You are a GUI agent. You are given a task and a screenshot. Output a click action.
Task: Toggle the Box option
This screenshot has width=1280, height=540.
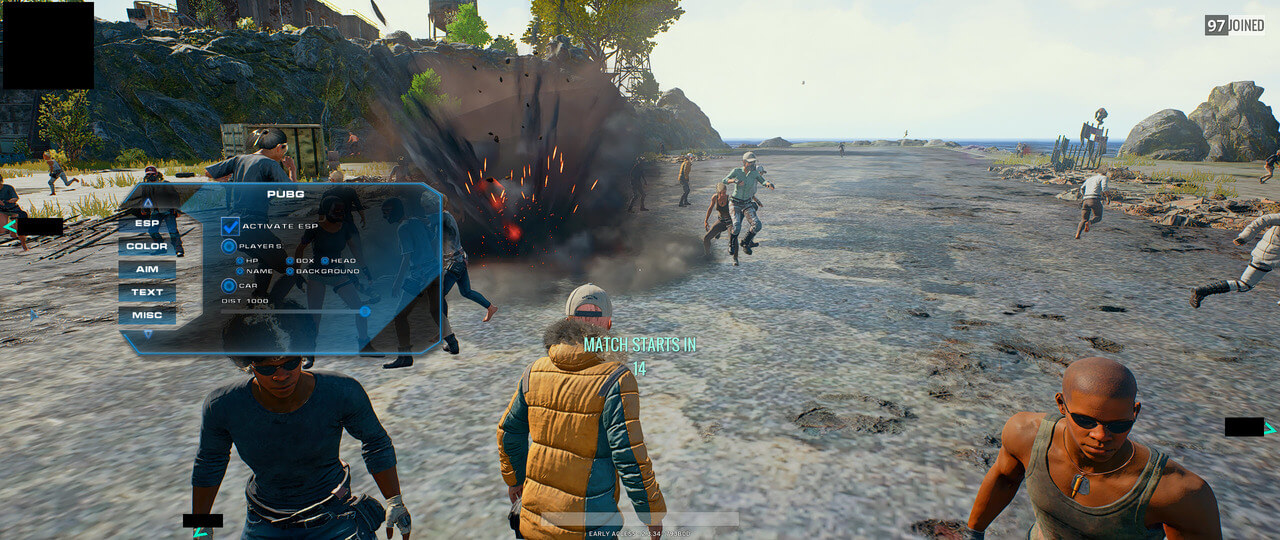[290, 261]
